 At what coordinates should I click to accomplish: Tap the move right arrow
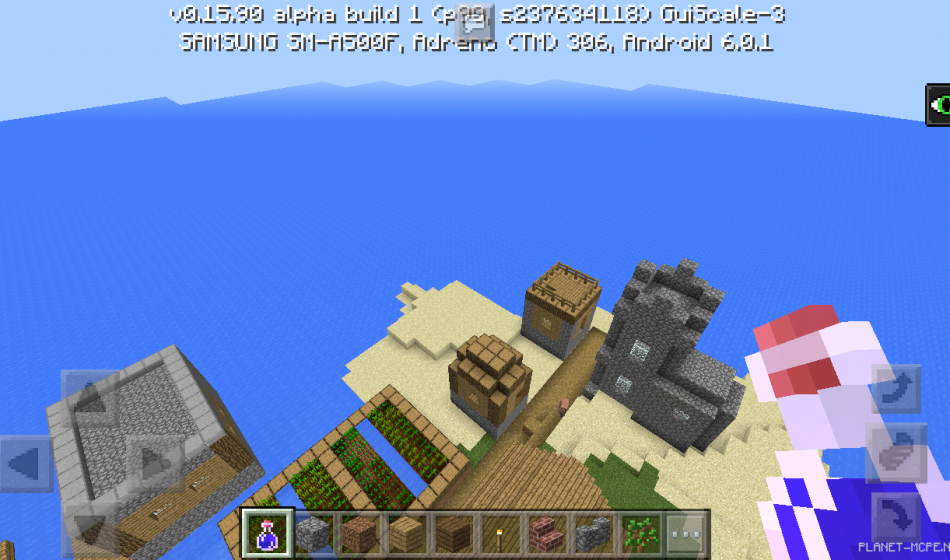point(154,464)
